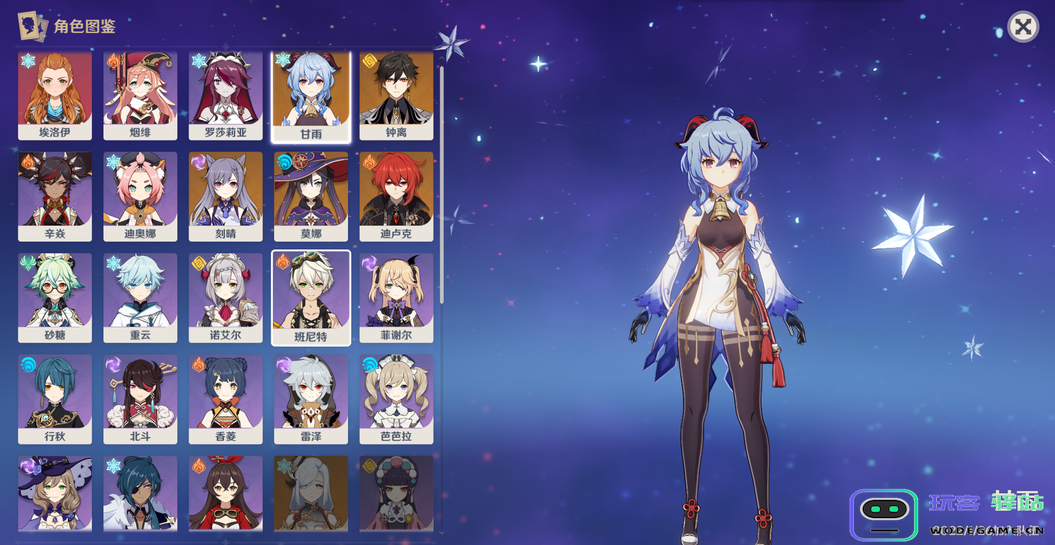This screenshot has height=545, width=1055.
Task: Pick the 辛焱 character card
Action: [55, 196]
